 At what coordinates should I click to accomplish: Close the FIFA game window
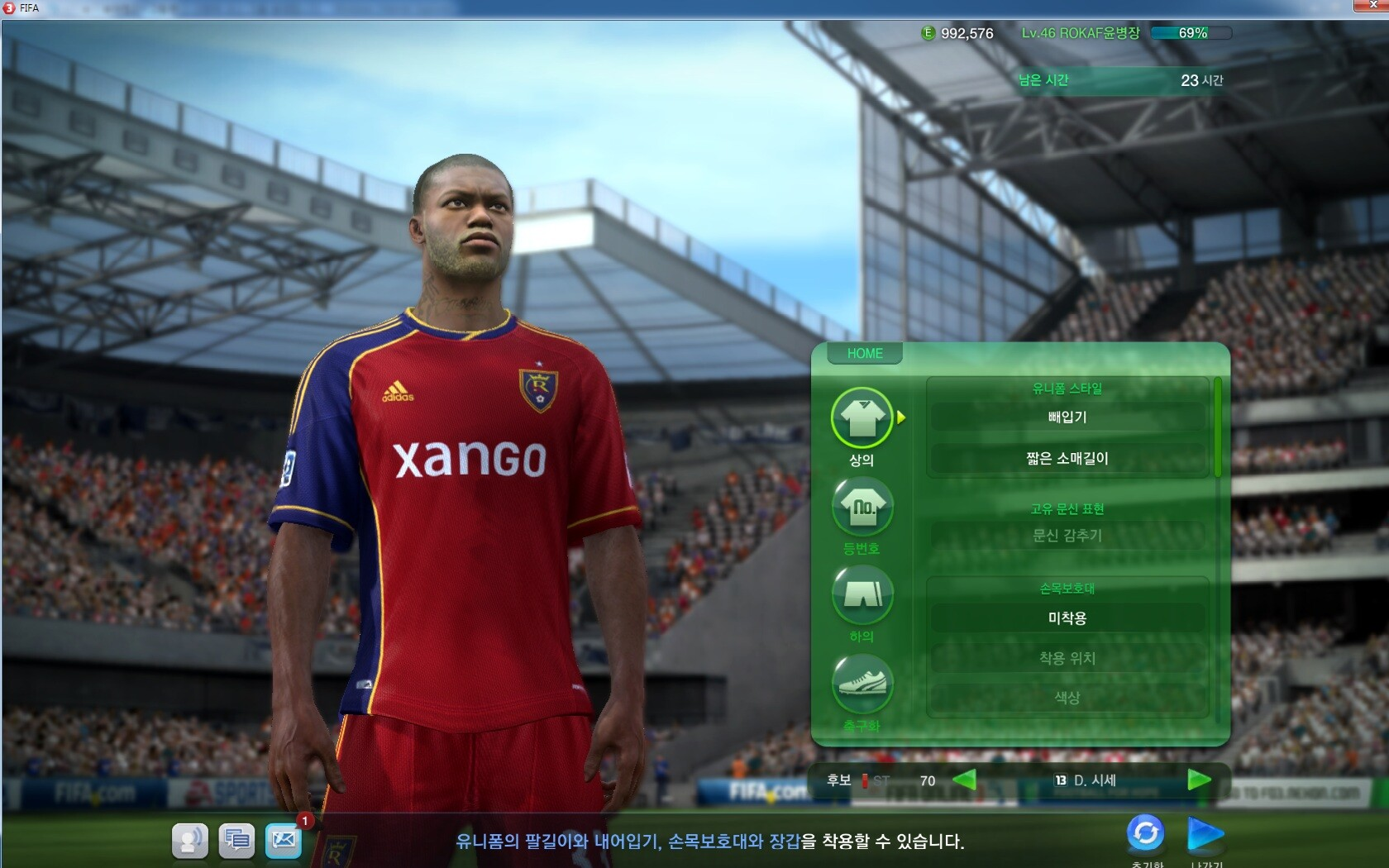pos(1372,6)
